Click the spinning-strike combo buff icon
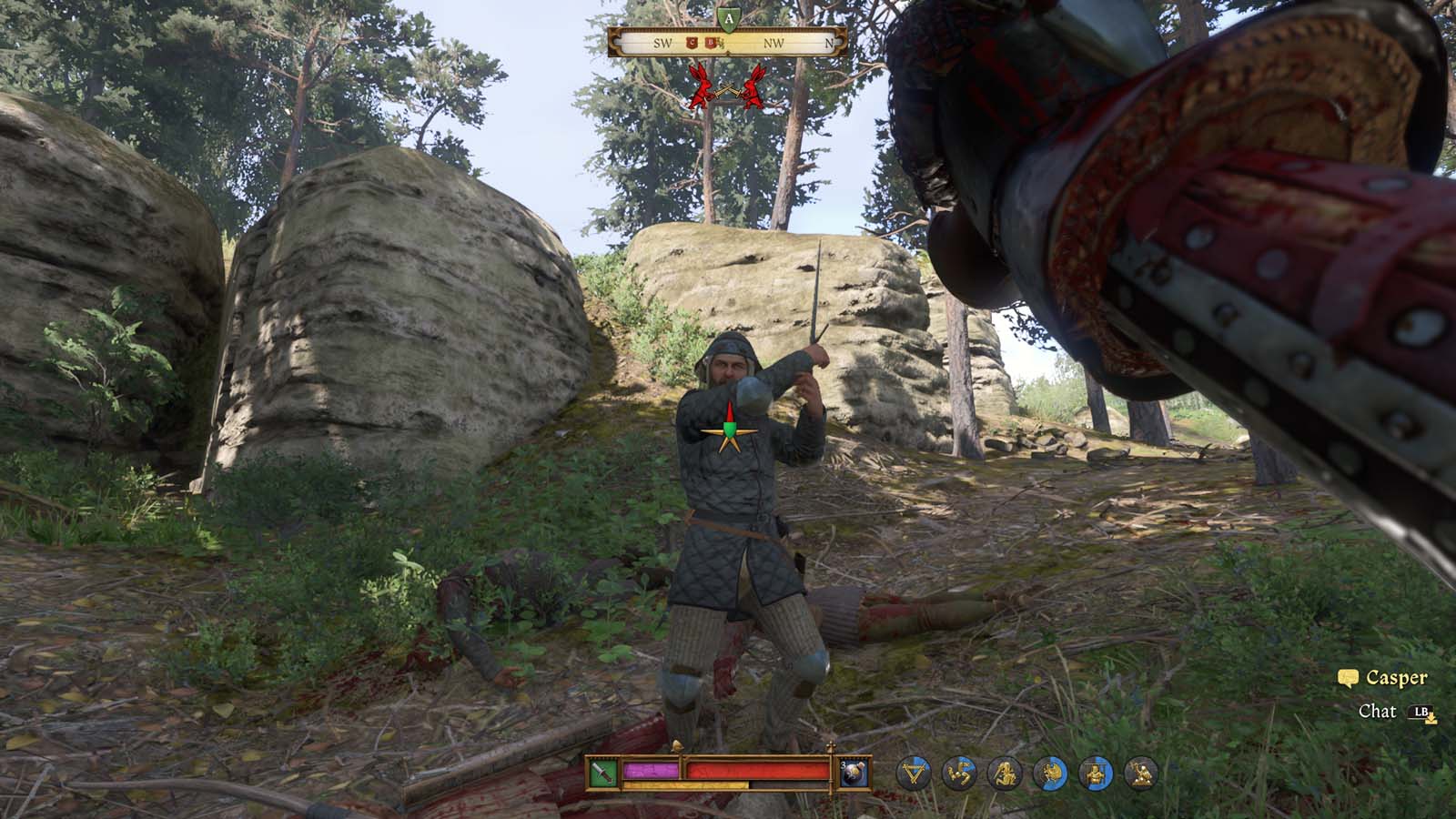The image size is (1456, 819). 961,773
